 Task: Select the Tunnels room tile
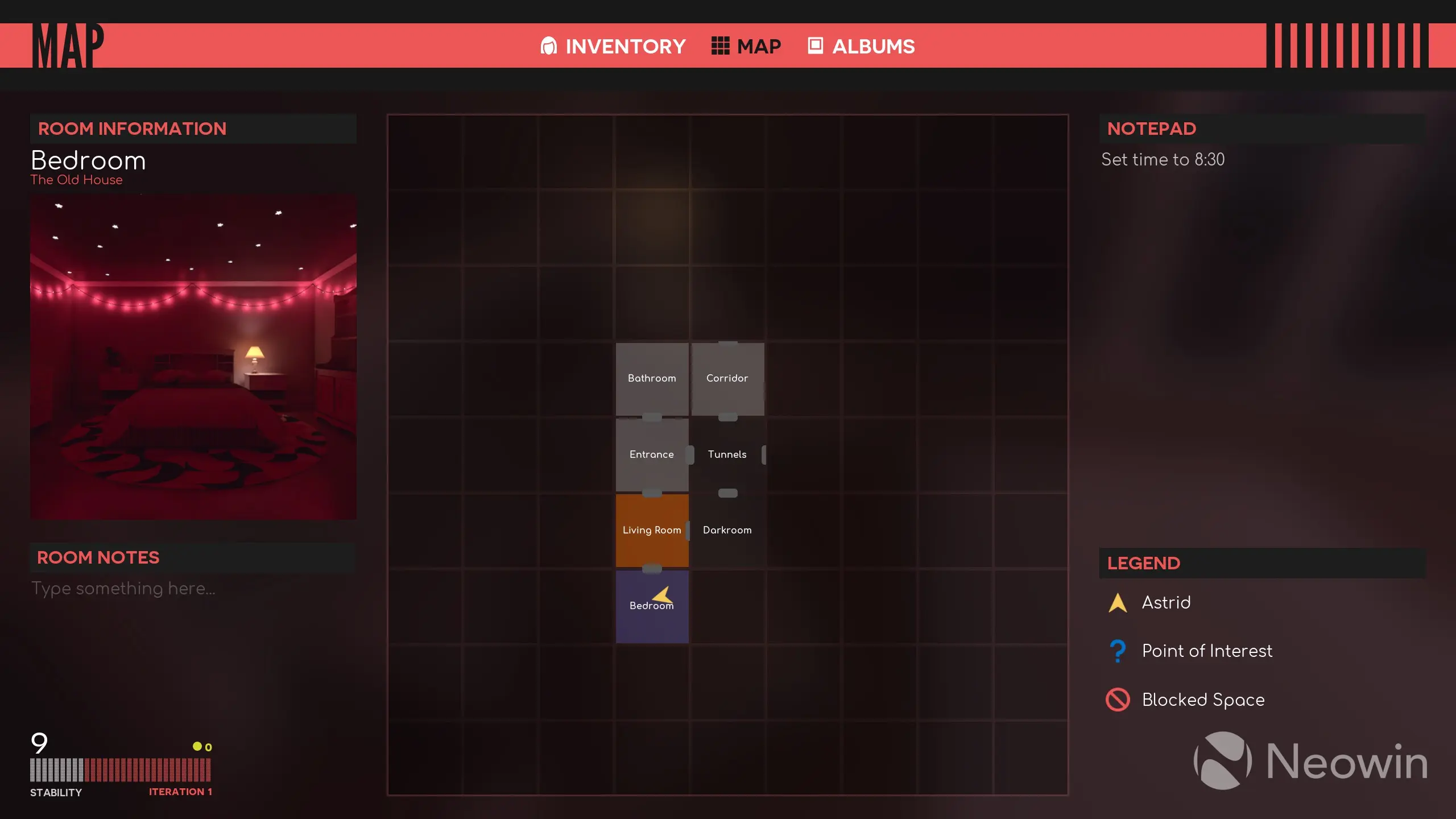[x=727, y=454]
